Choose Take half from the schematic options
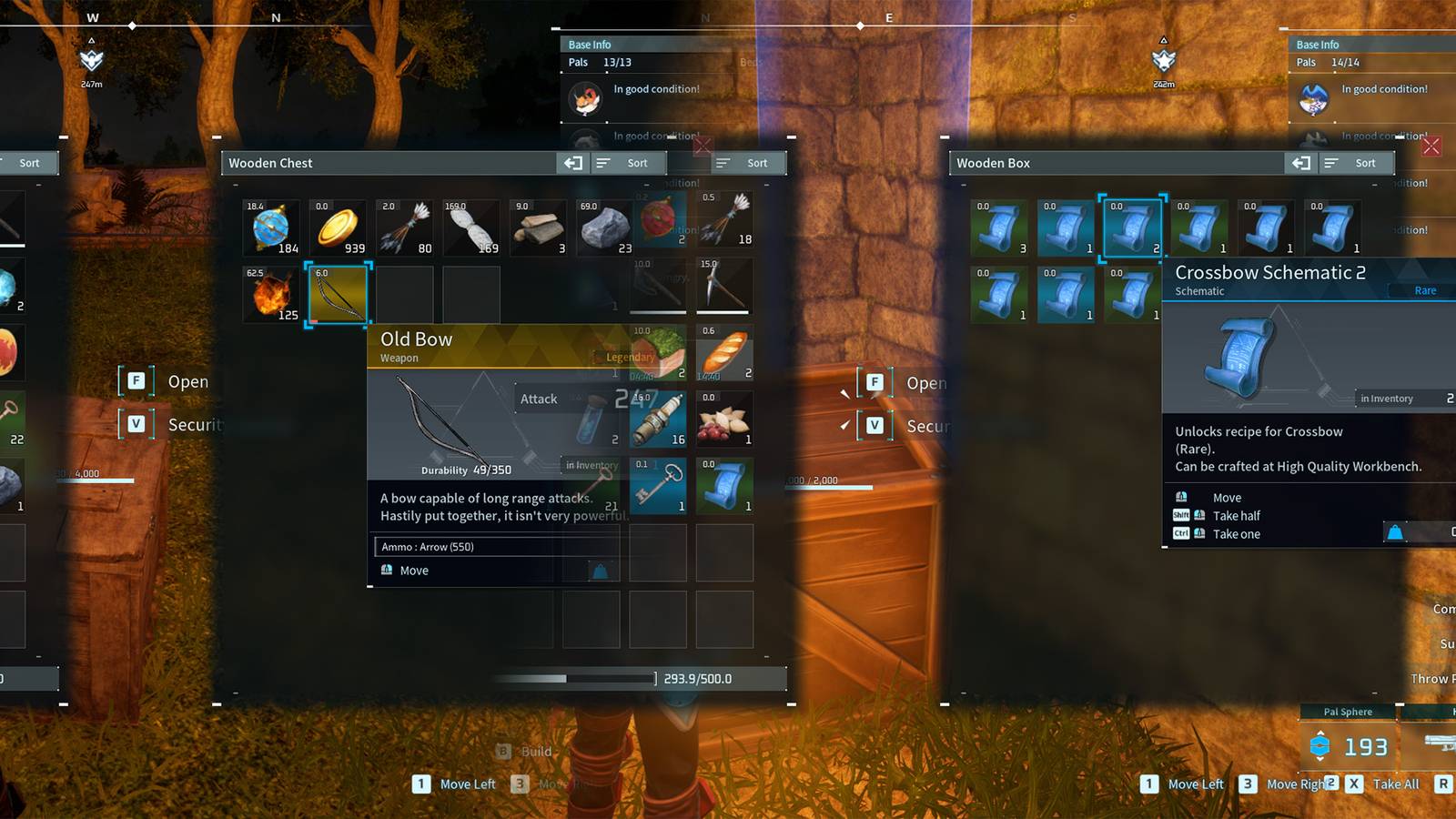This screenshot has width=1456, height=819. [1238, 515]
